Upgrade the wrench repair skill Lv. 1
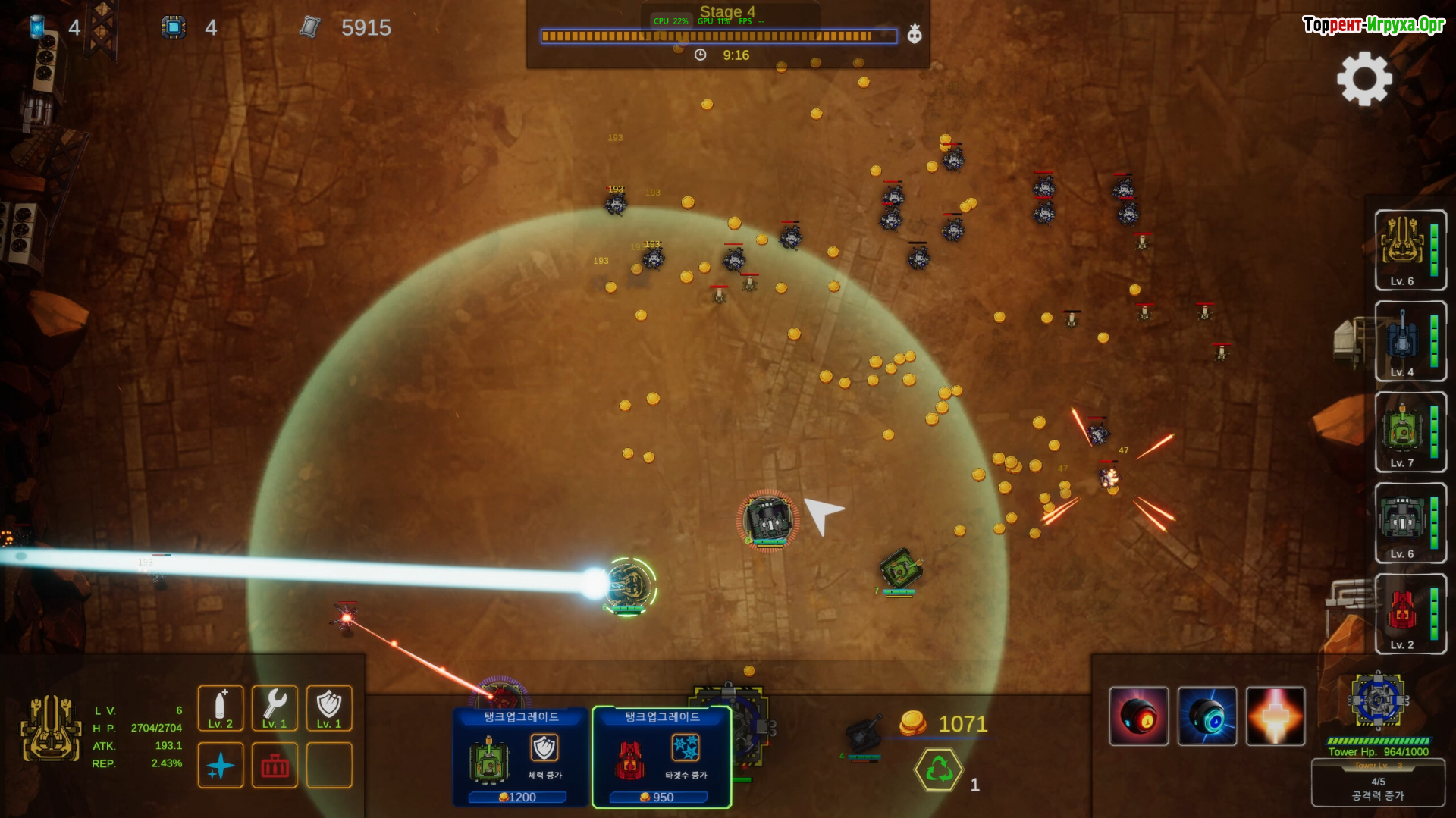 click(x=275, y=708)
